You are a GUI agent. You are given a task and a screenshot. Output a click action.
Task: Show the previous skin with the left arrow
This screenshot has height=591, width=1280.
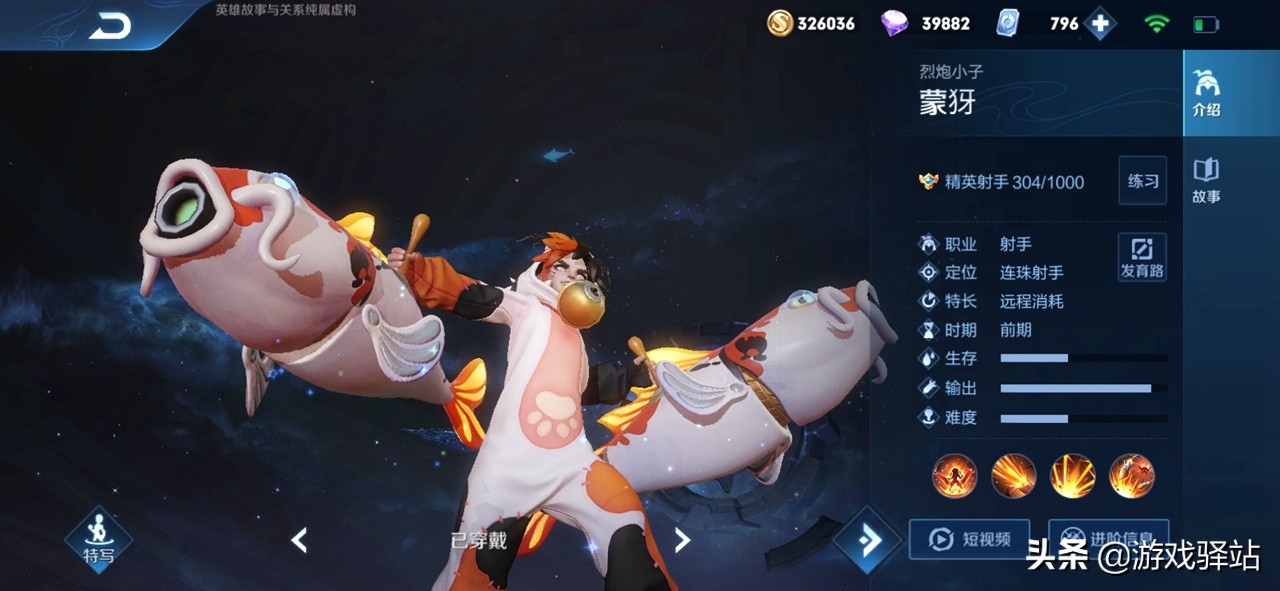click(x=299, y=541)
